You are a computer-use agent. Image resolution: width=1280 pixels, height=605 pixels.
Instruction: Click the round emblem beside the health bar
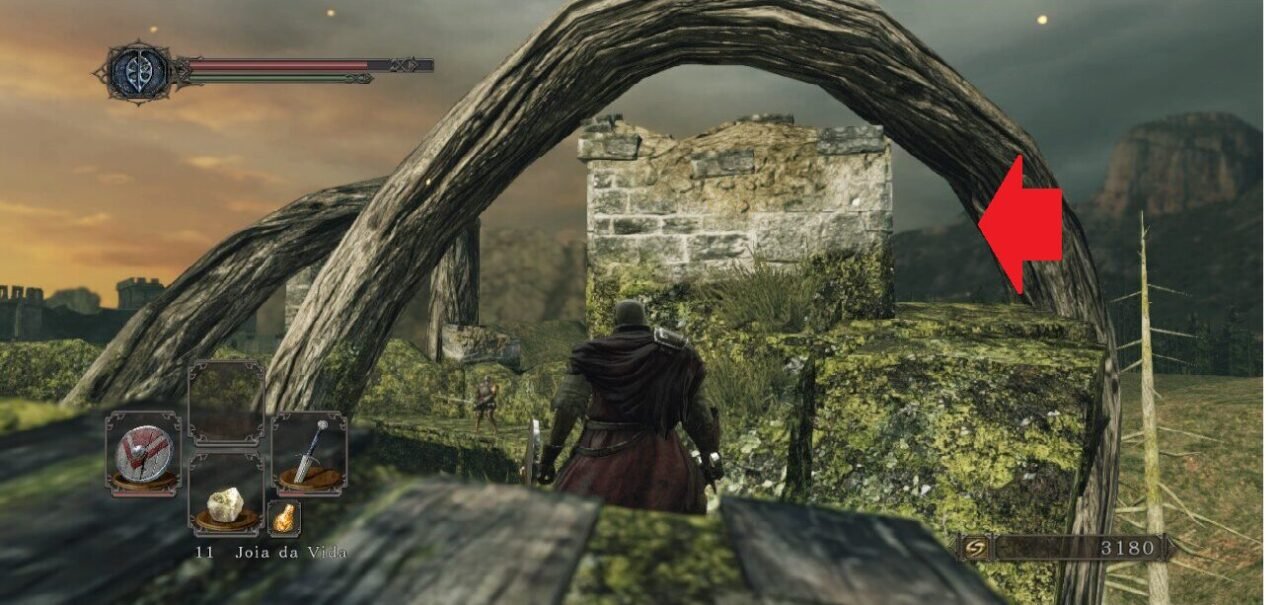(x=139, y=71)
